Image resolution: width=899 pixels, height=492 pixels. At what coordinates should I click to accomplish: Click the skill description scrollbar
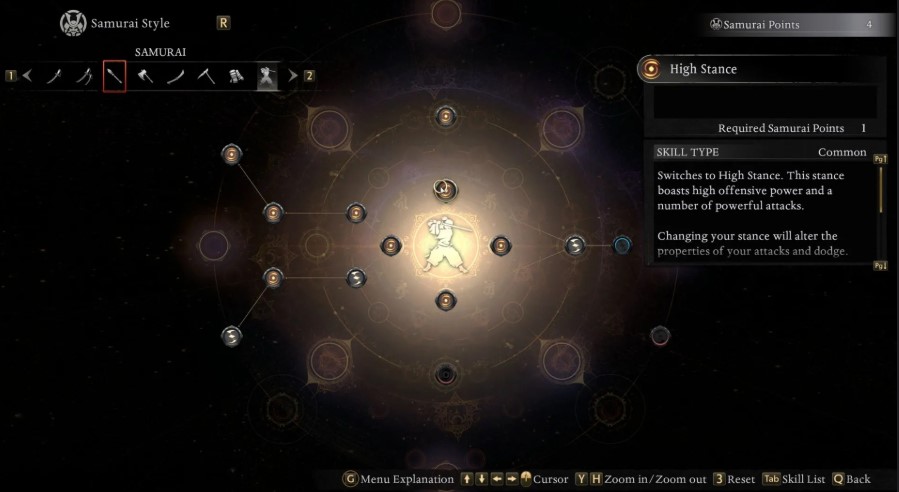click(x=881, y=190)
